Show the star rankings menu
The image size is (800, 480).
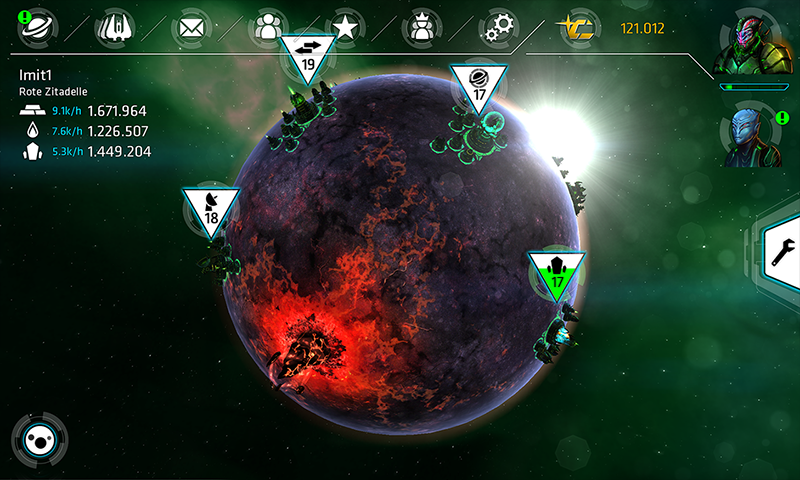345,28
